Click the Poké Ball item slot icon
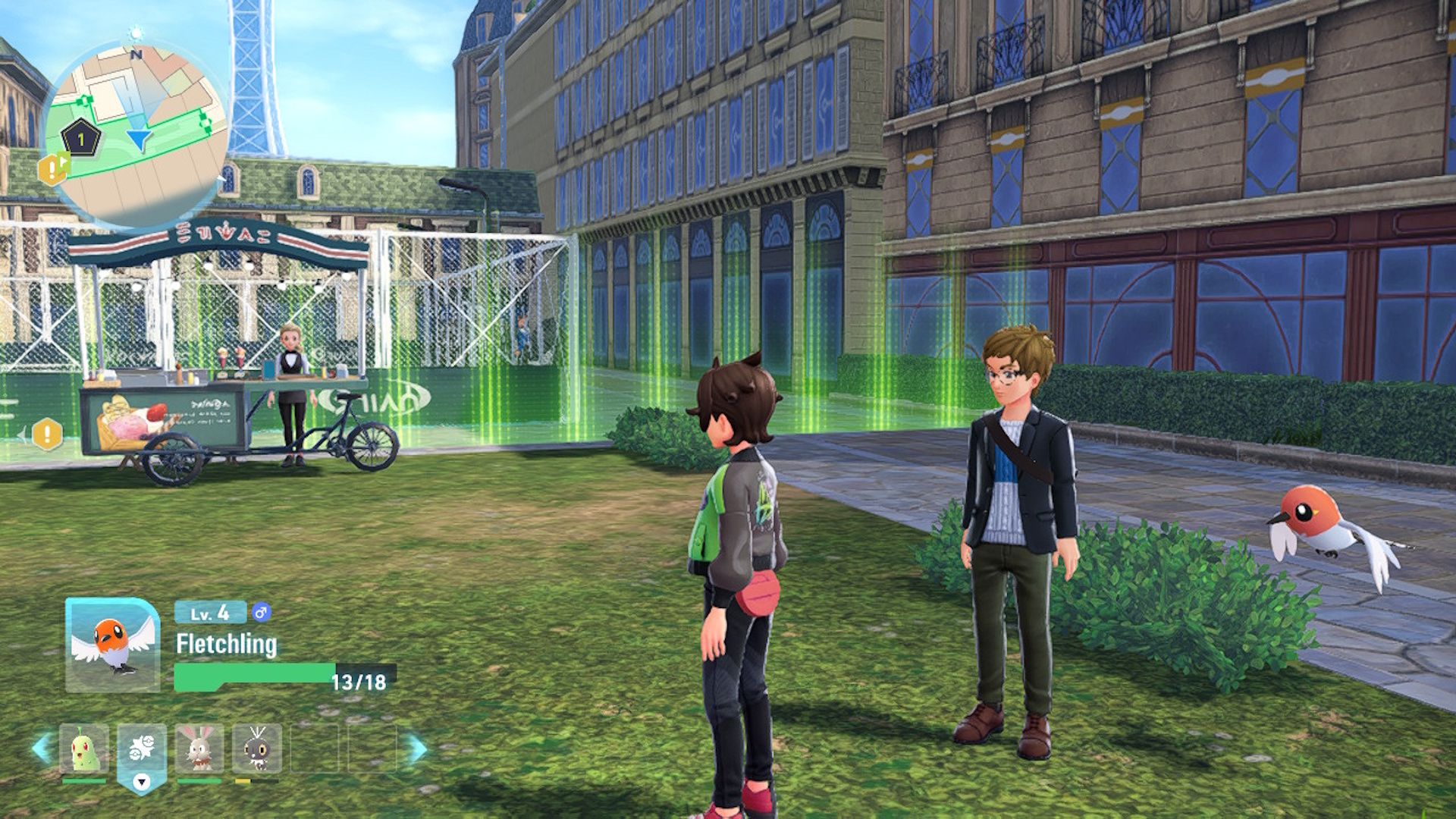 coord(141,748)
